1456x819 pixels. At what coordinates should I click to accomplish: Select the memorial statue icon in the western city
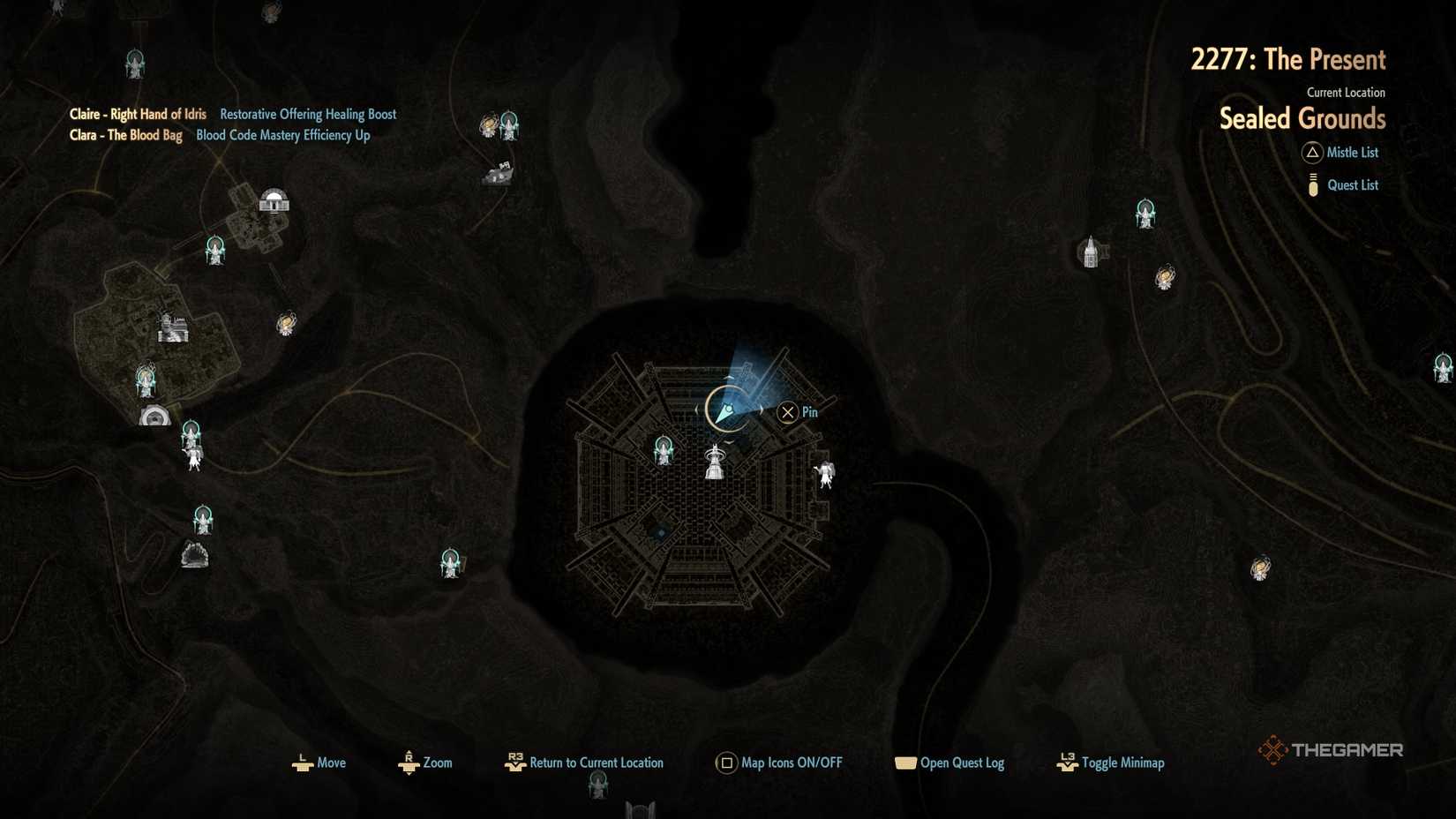click(172, 328)
